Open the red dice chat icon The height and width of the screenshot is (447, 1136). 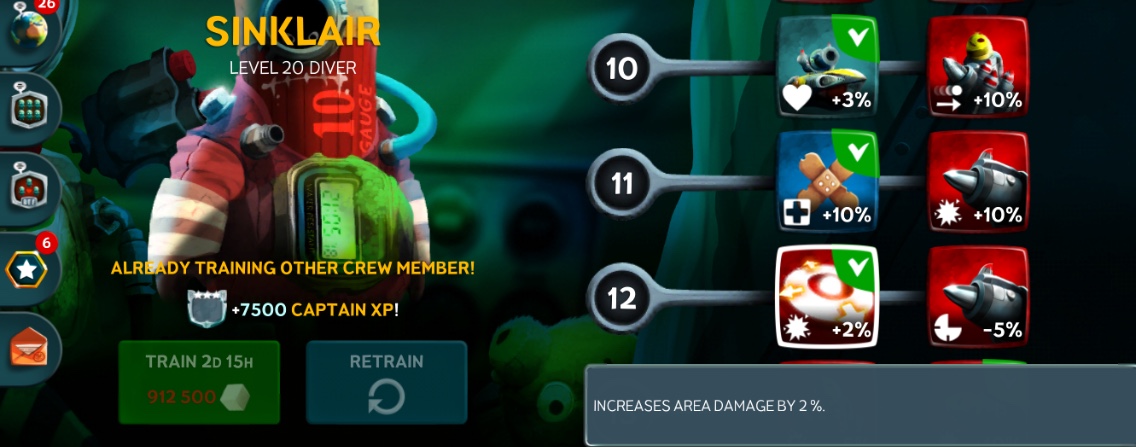(28, 187)
